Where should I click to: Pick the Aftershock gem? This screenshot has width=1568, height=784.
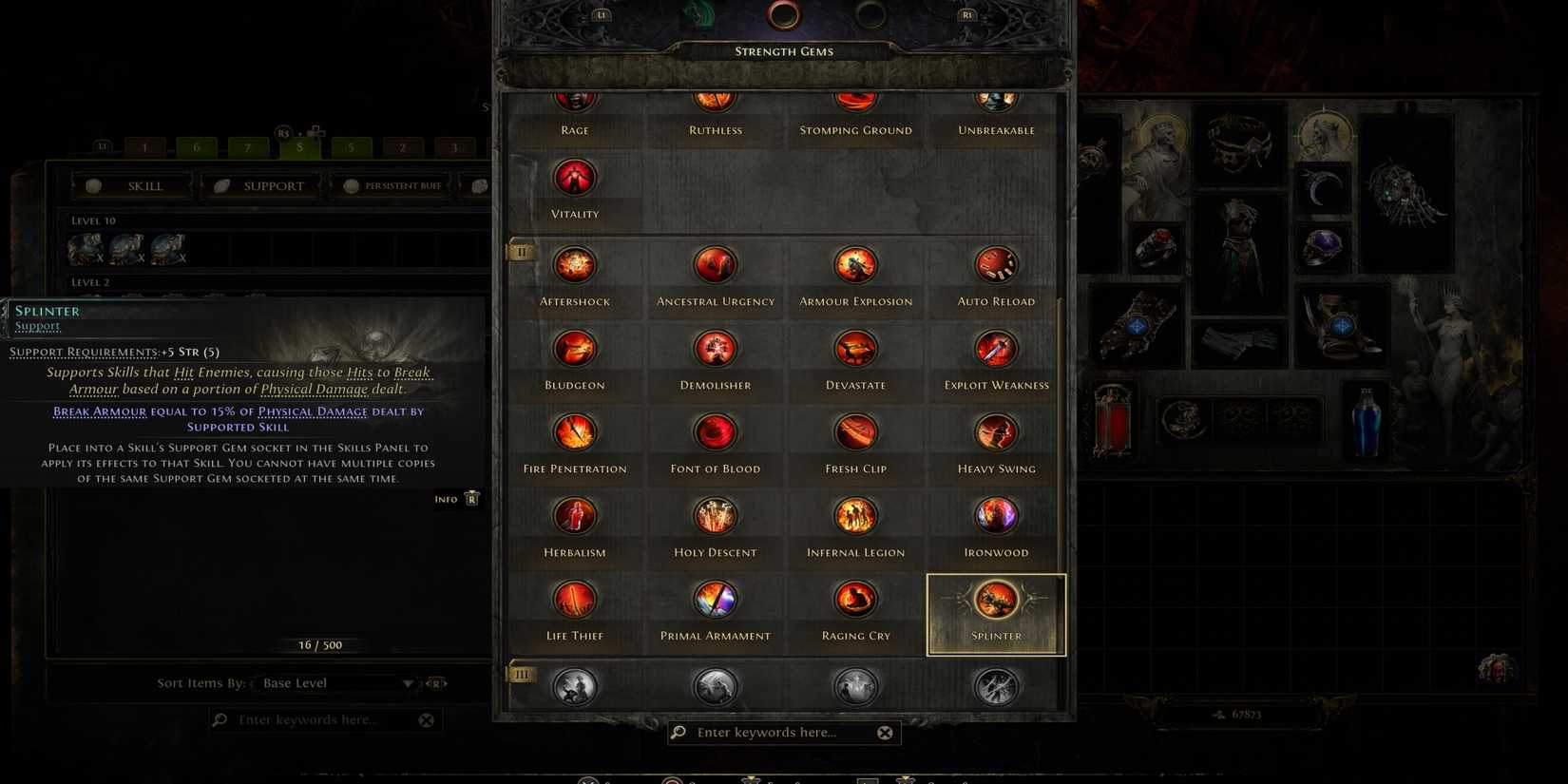coord(574,264)
